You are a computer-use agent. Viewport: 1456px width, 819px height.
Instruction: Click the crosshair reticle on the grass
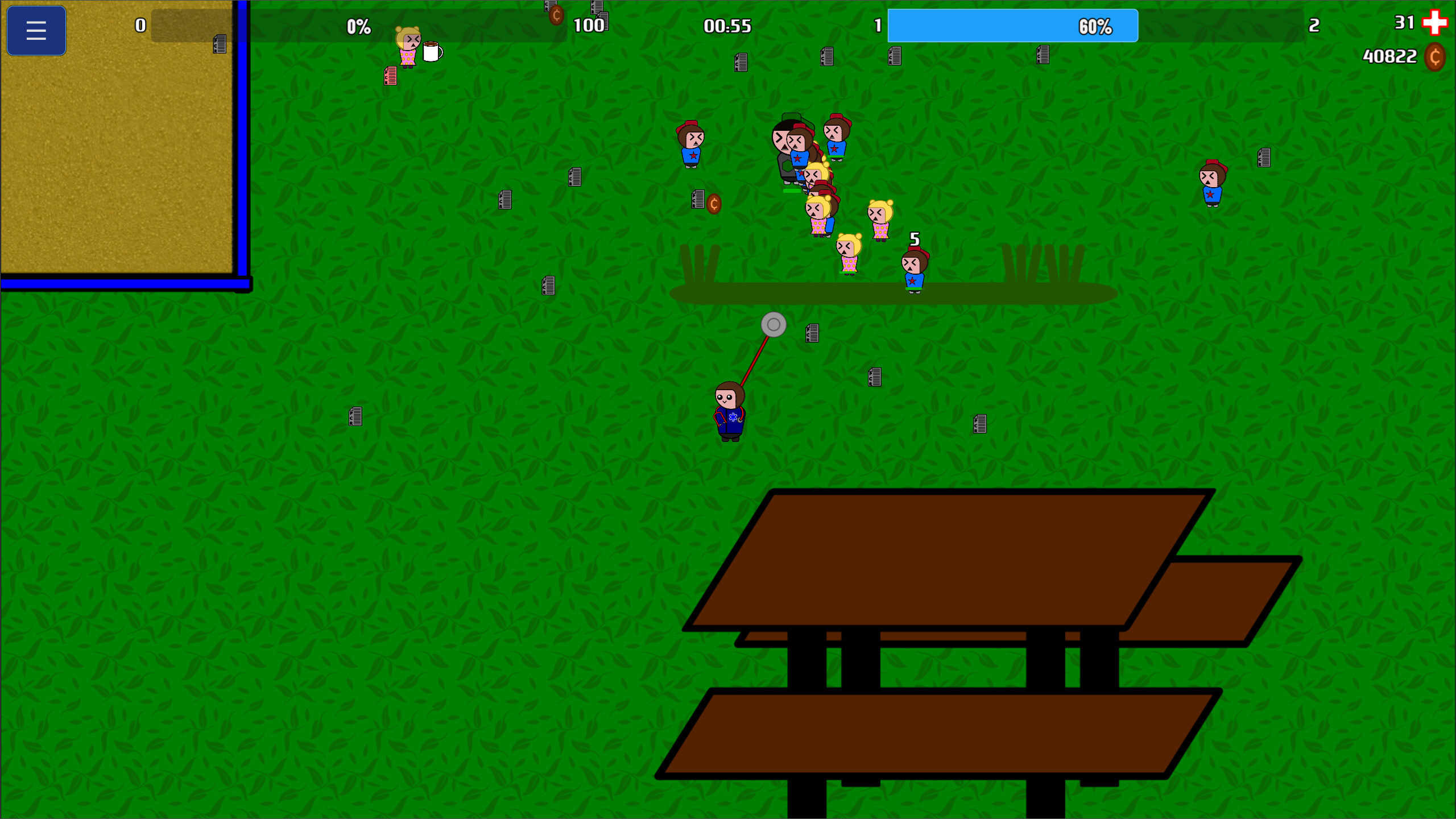pos(772,325)
